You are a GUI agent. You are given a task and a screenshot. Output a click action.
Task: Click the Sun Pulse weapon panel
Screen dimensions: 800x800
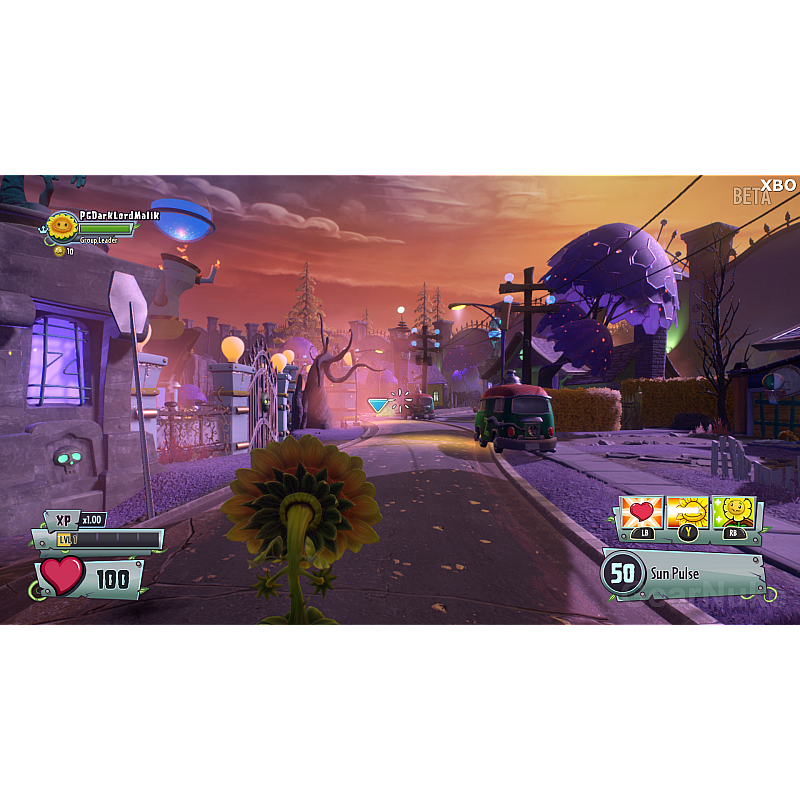tap(683, 574)
